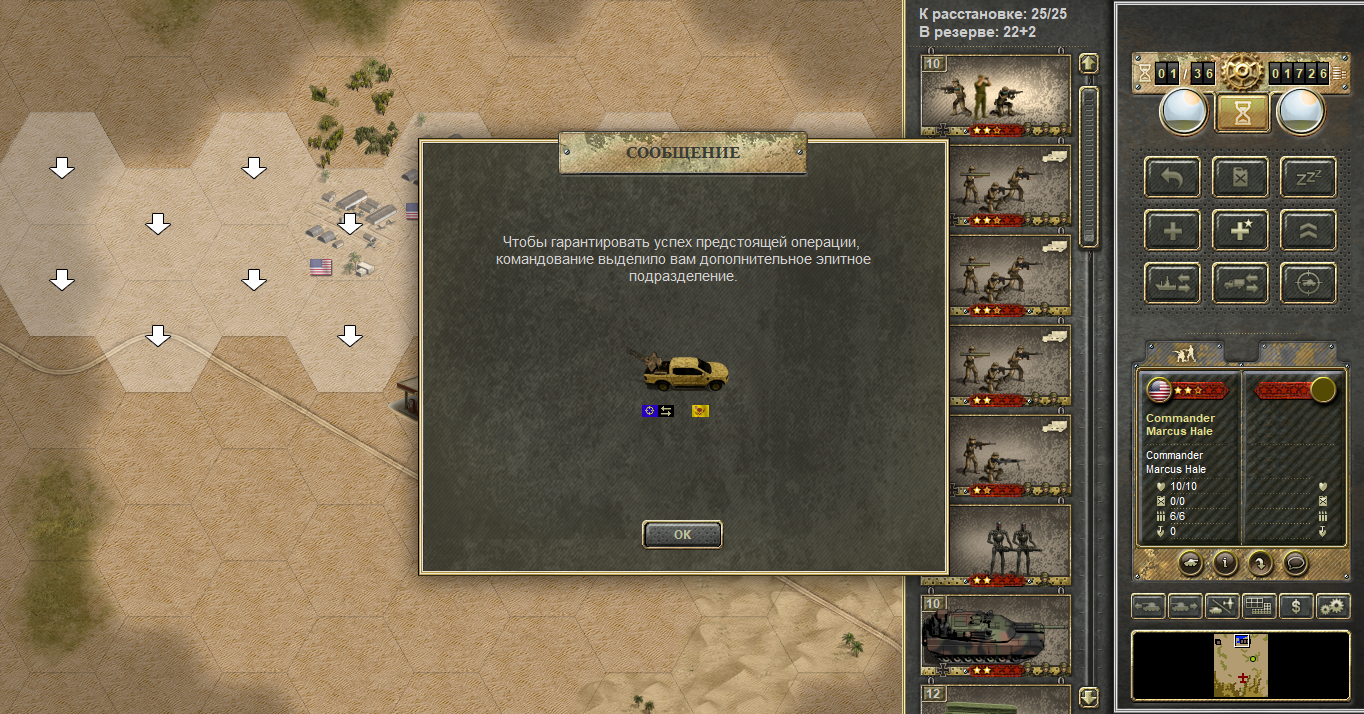Upgrade unit with the chevrons button
The width and height of the screenshot is (1364, 714).
click(x=1308, y=230)
